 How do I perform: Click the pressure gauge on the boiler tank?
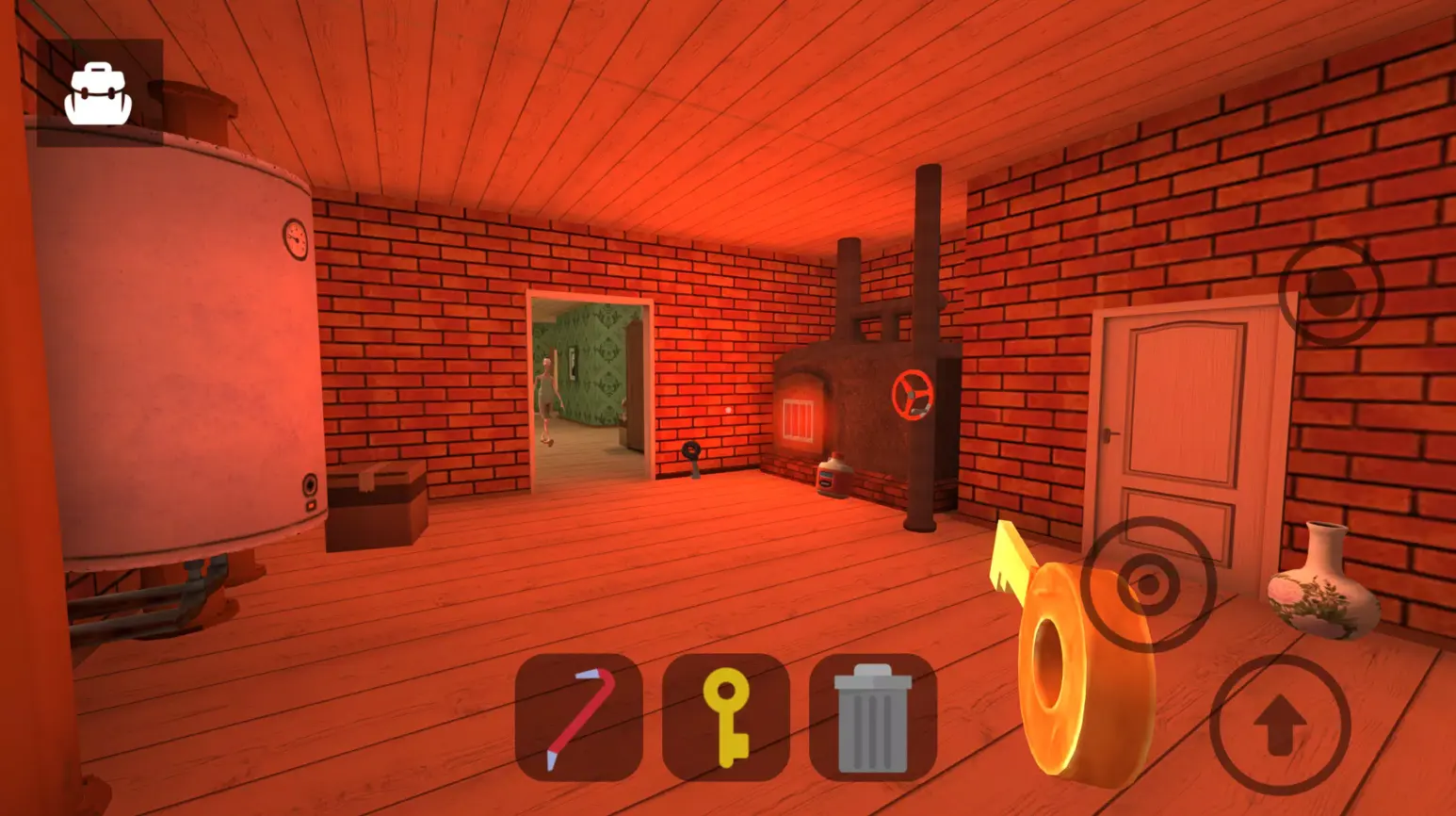[294, 240]
